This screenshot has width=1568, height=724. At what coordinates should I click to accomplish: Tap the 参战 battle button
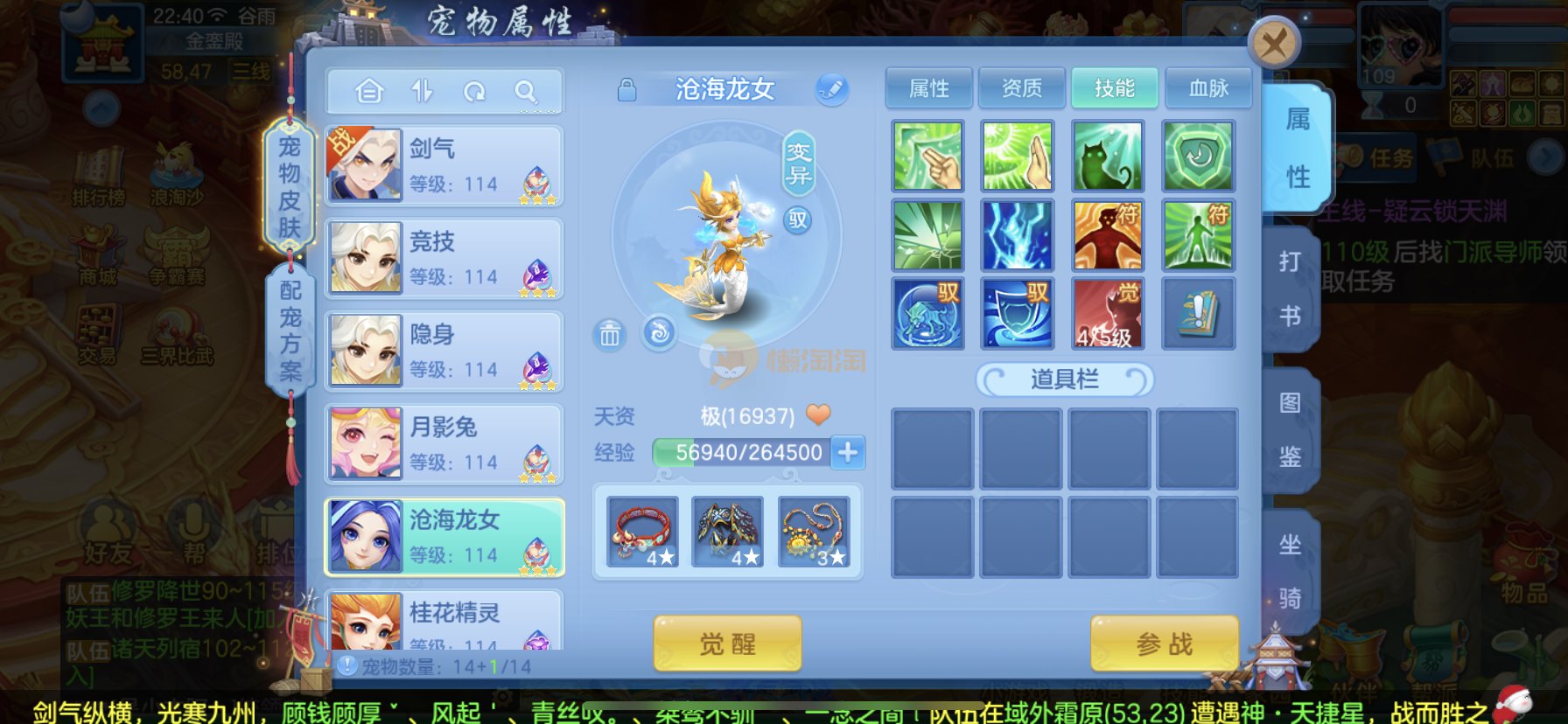(1165, 644)
